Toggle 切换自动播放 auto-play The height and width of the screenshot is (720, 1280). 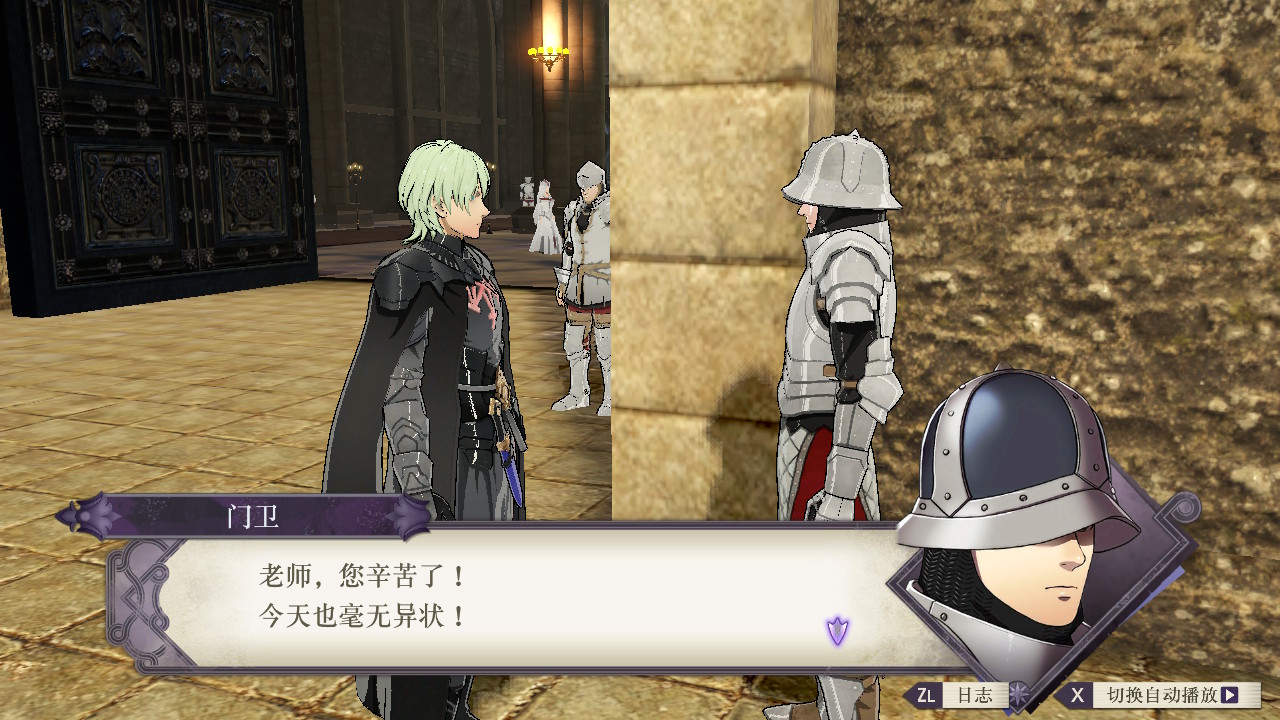click(1160, 695)
